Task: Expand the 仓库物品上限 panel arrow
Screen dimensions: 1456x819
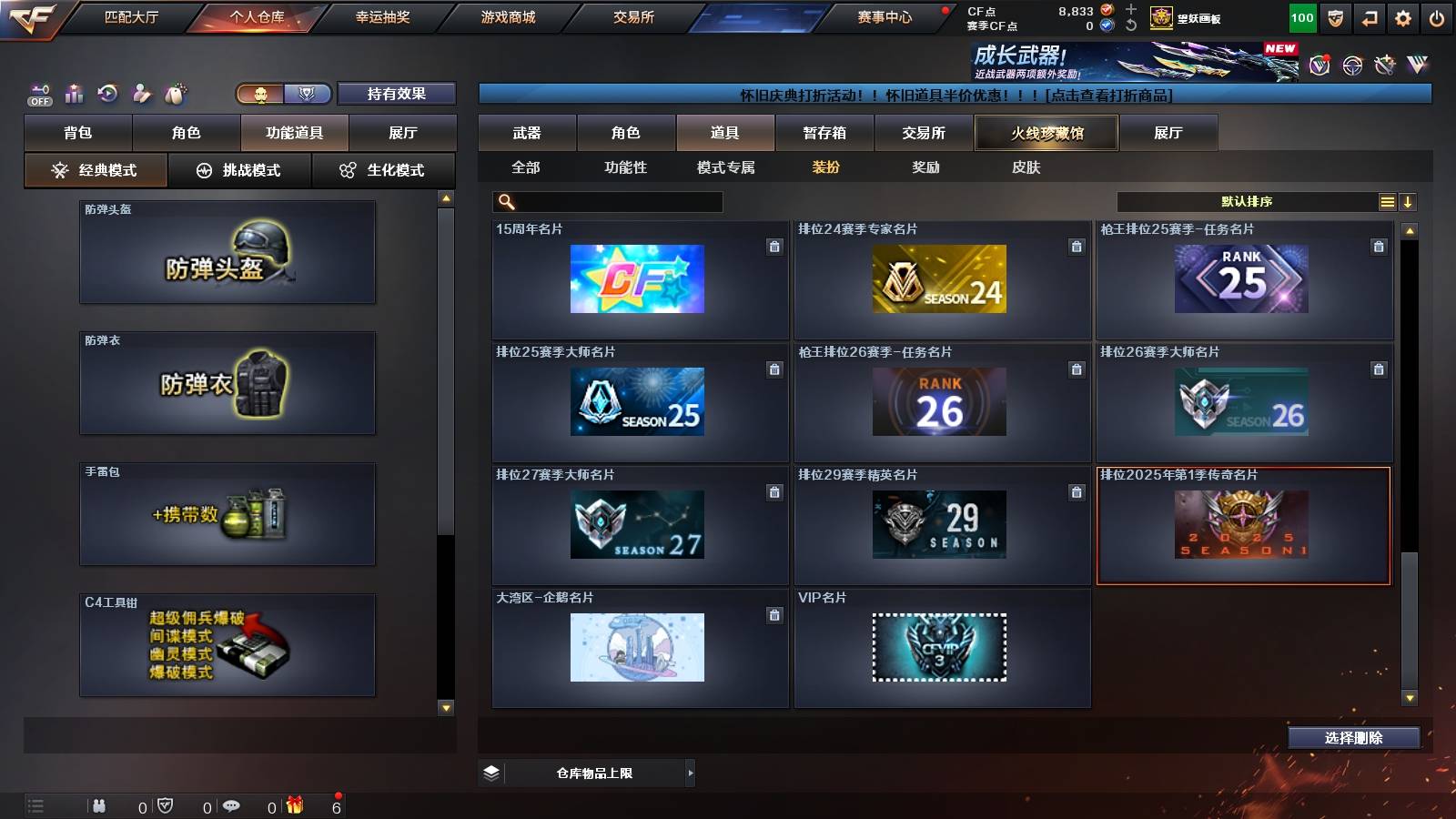Action: pyautogui.click(x=689, y=773)
